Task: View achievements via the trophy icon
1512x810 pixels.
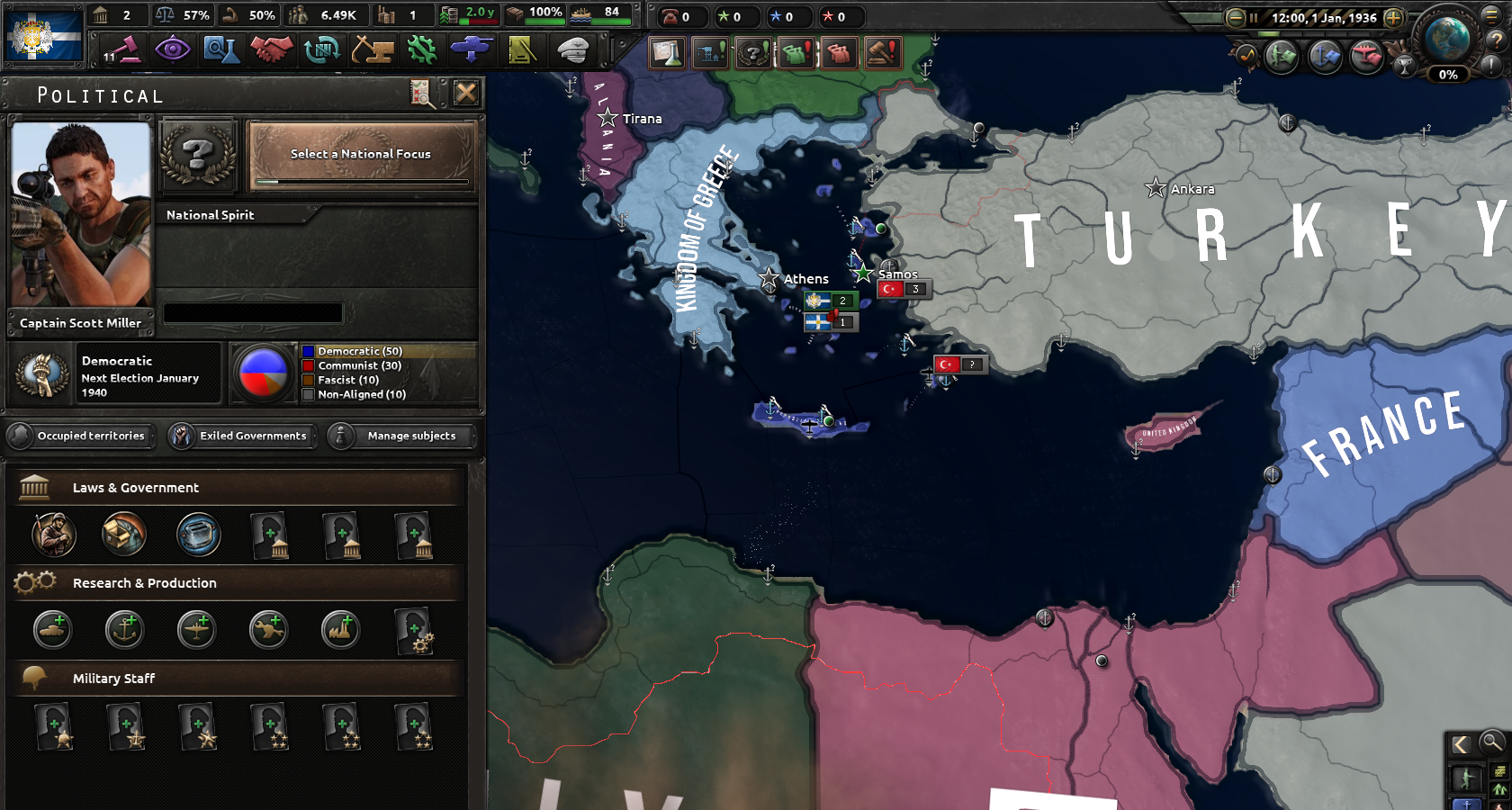Action: pyautogui.click(x=1405, y=66)
